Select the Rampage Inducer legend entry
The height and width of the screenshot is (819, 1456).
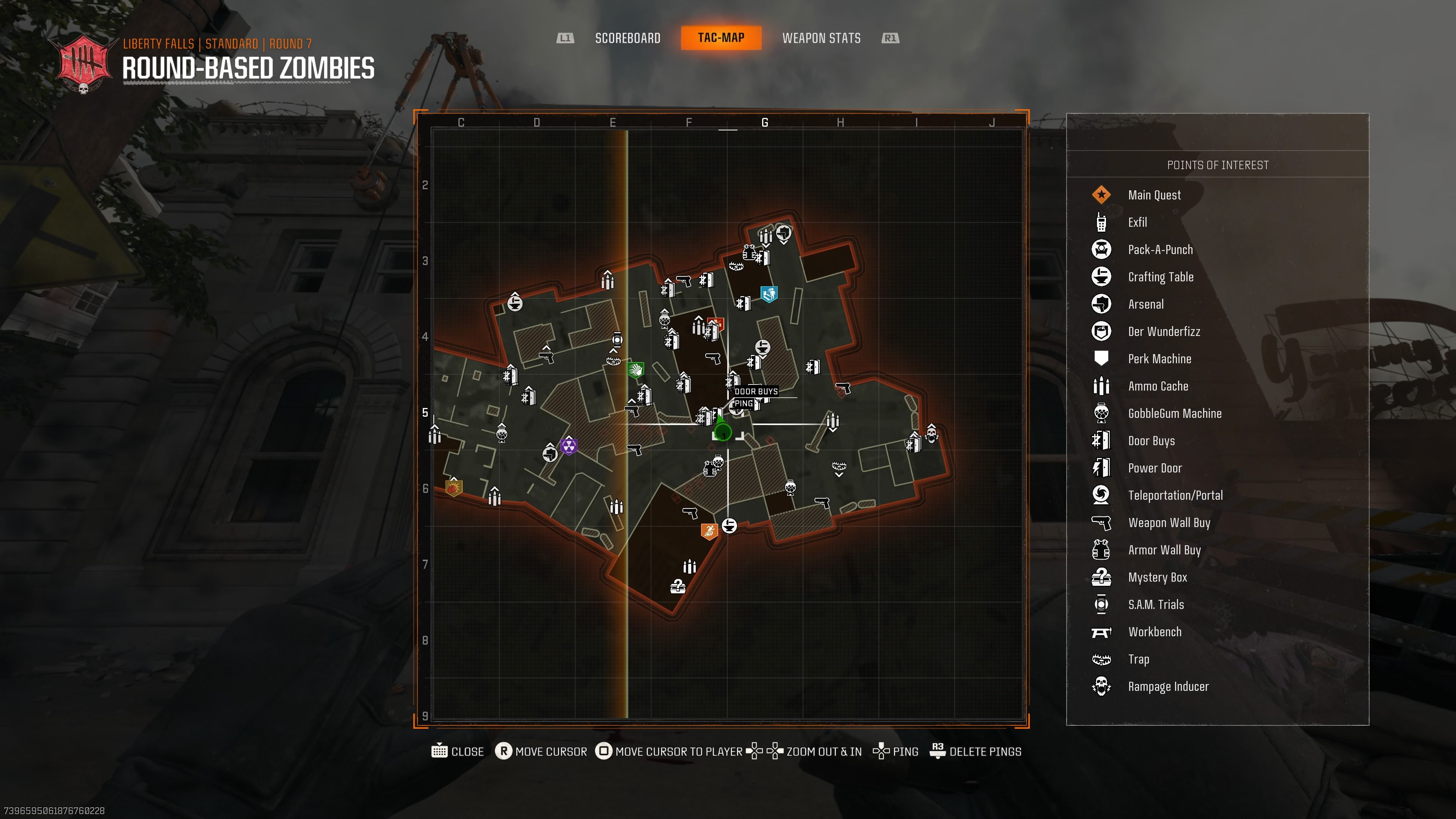pyautogui.click(x=1168, y=686)
